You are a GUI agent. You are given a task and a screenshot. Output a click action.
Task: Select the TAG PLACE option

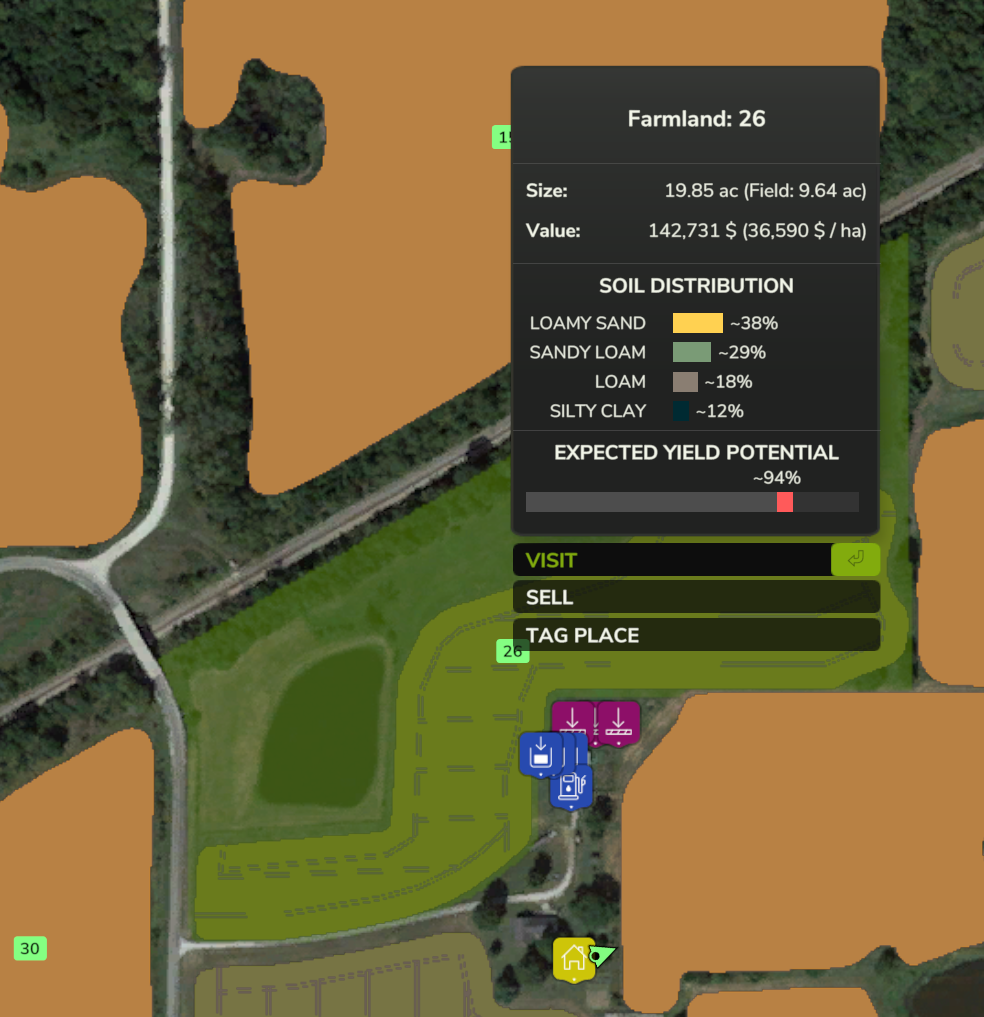coord(696,636)
